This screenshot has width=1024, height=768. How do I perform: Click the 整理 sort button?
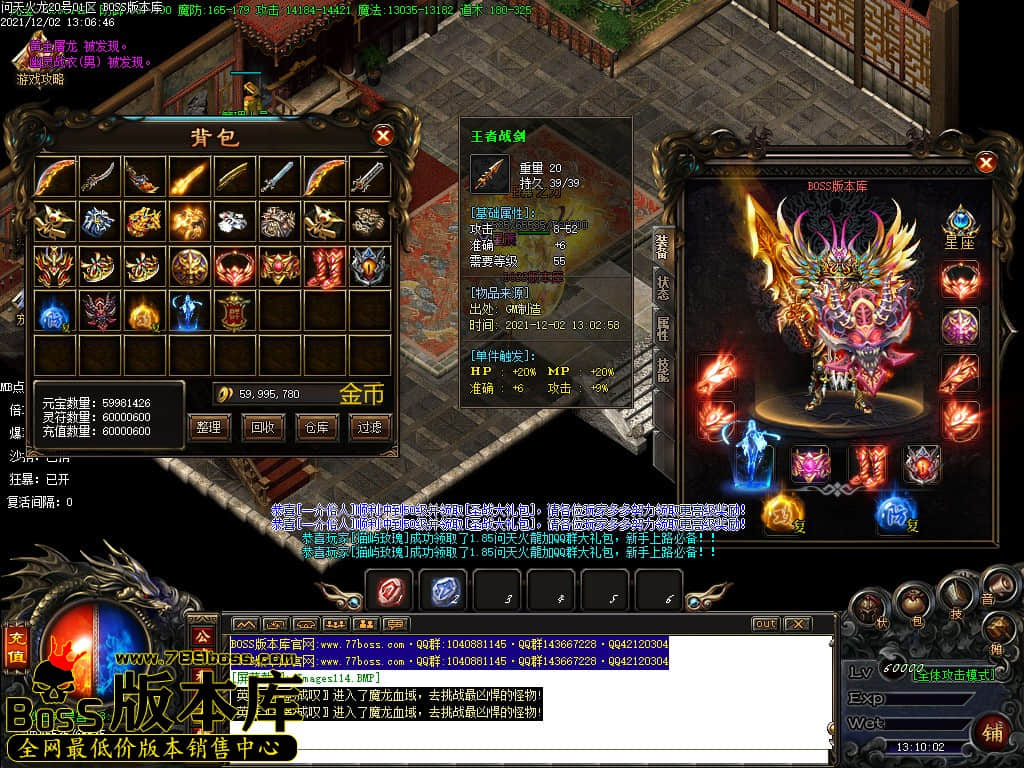point(208,427)
